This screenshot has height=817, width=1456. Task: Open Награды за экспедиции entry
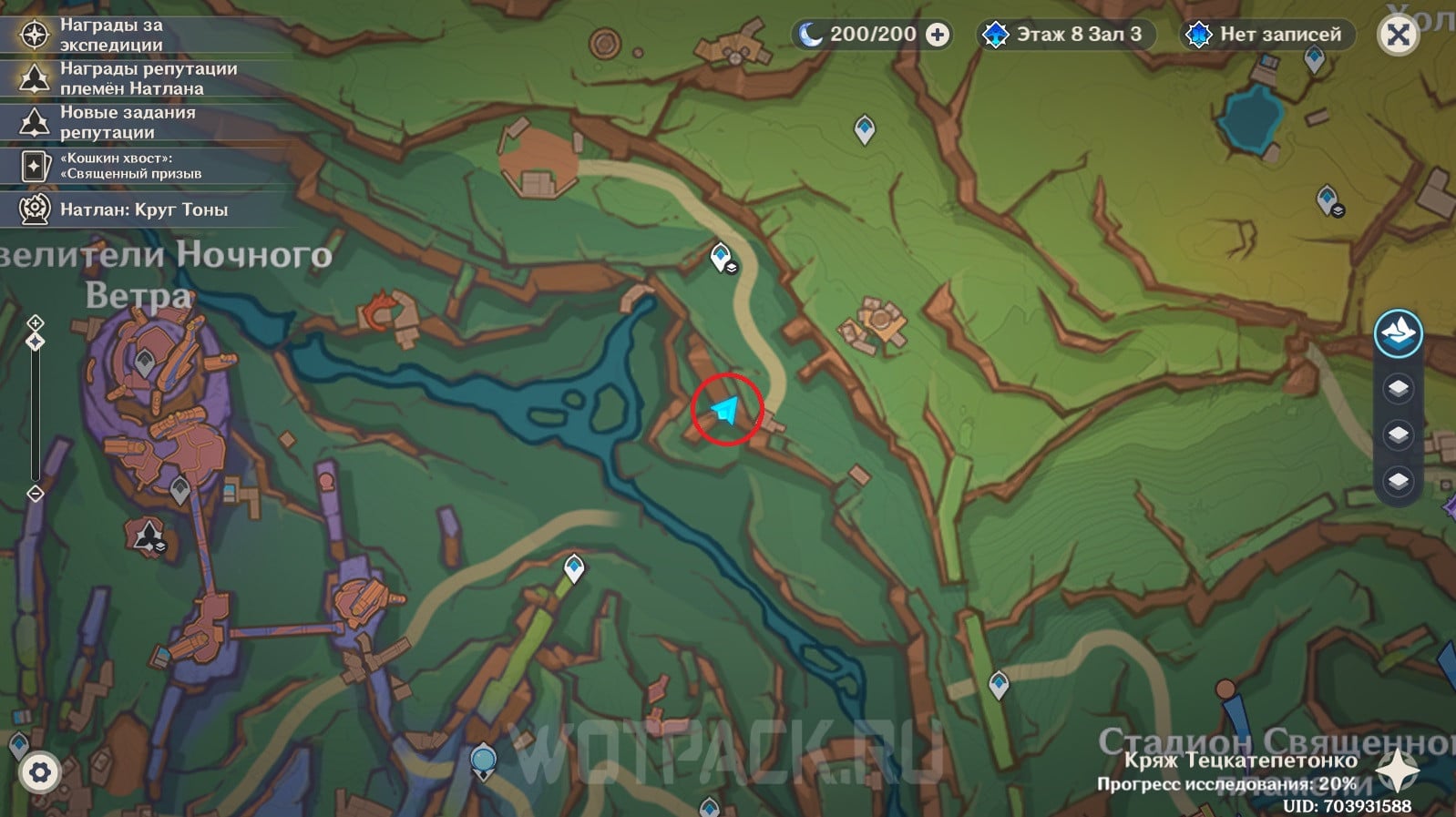pos(111,35)
